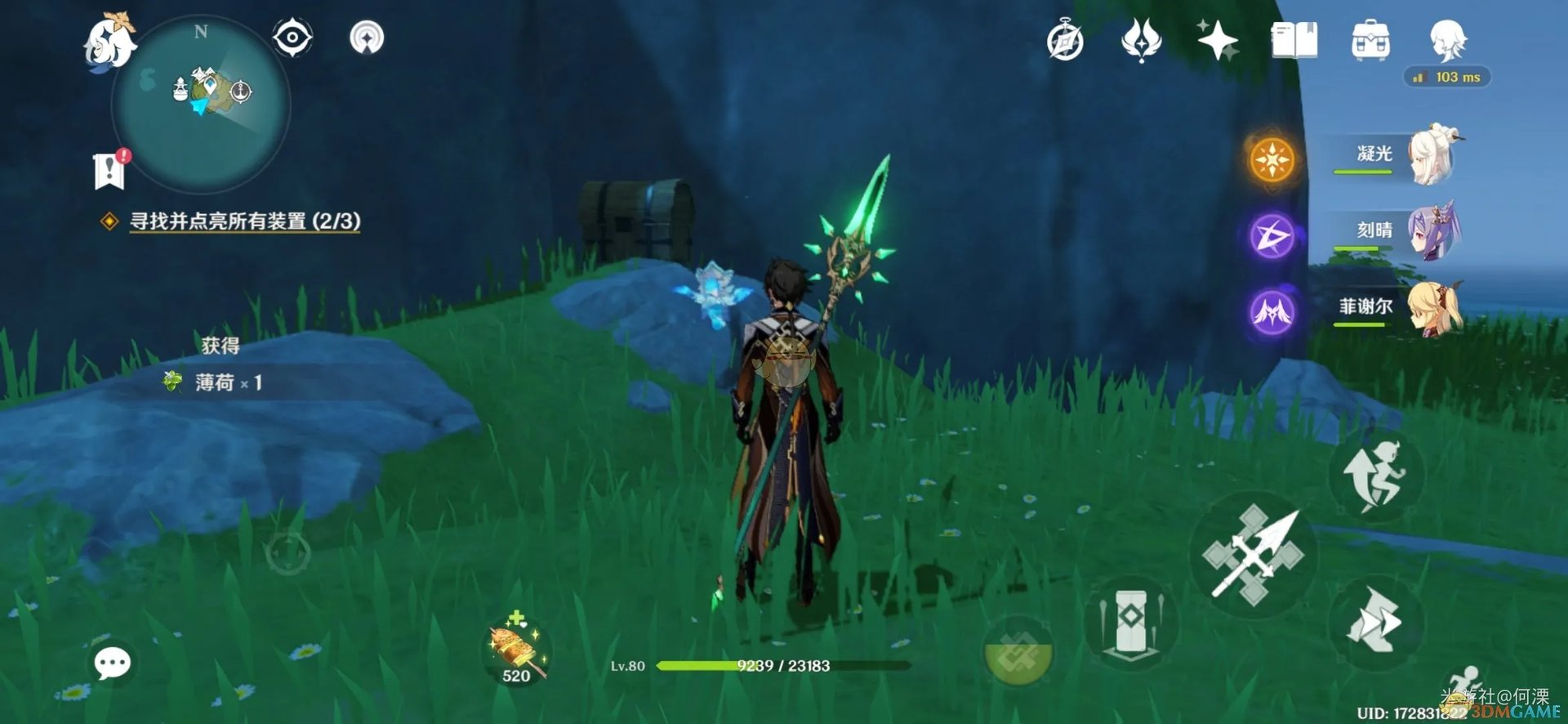Toggle the elemental sight eye icon

pyautogui.click(x=292, y=38)
